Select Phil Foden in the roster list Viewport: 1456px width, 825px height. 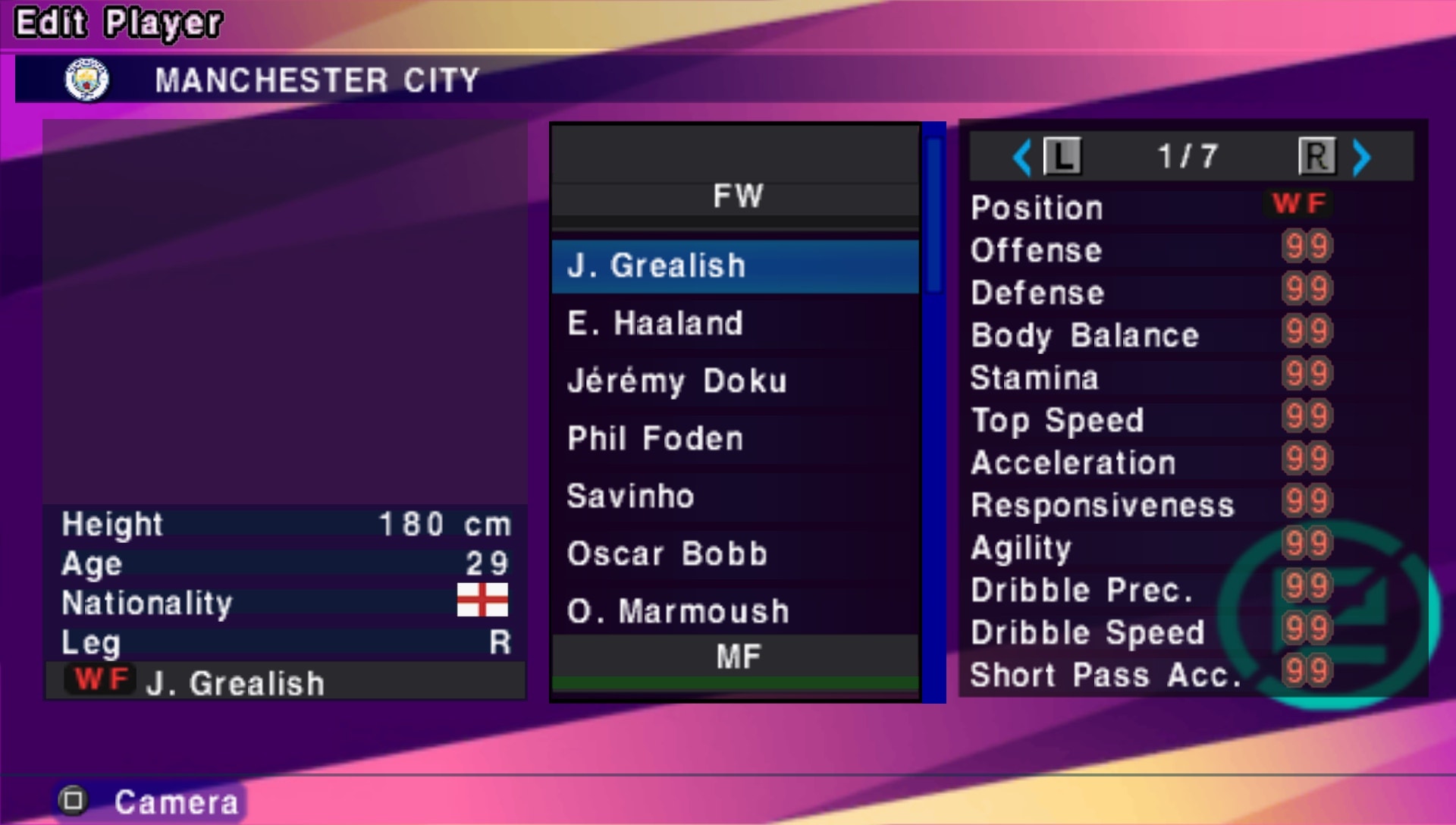[654, 438]
